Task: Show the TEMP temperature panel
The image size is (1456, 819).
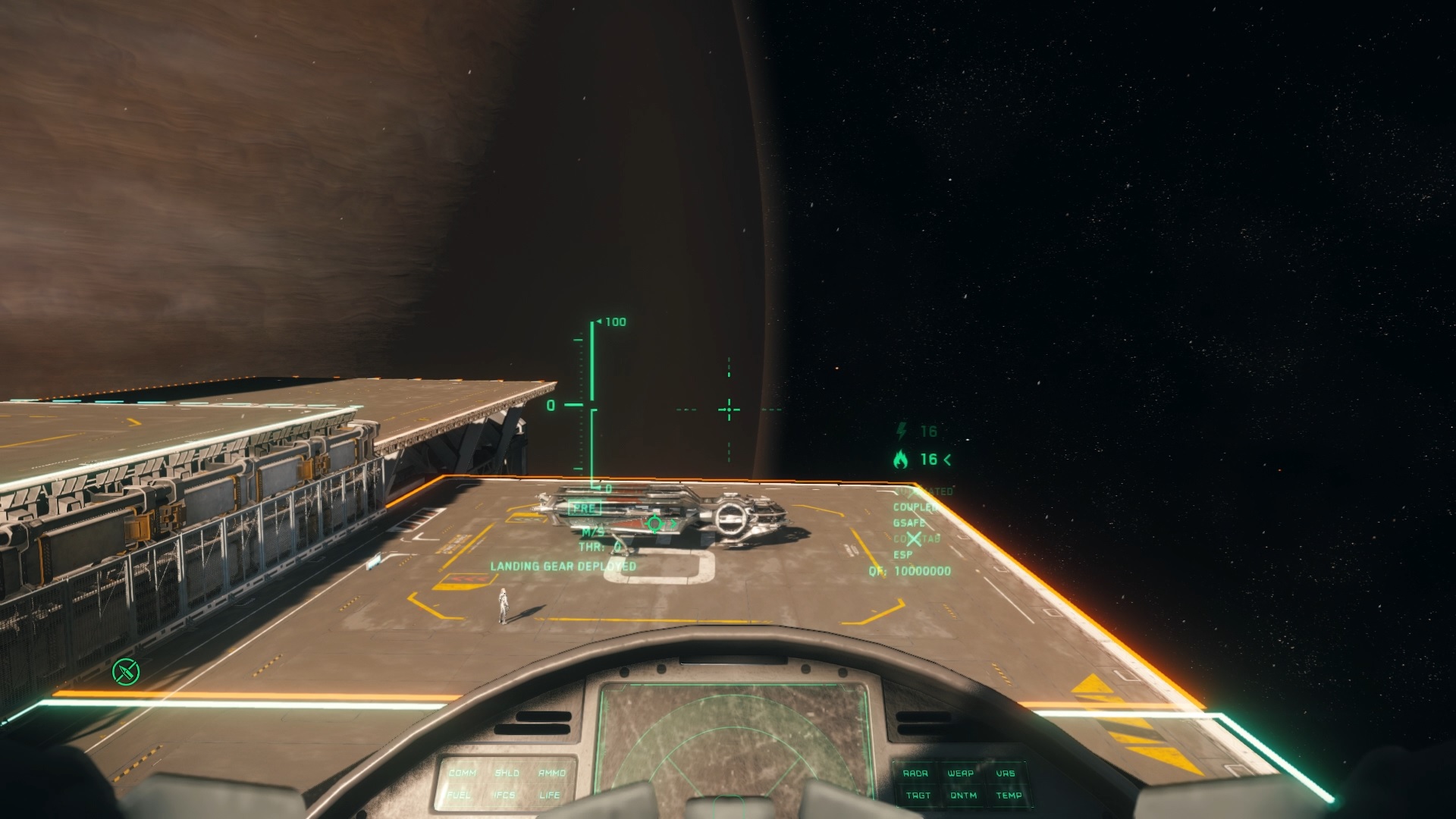Action: (x=1009, y=795)
